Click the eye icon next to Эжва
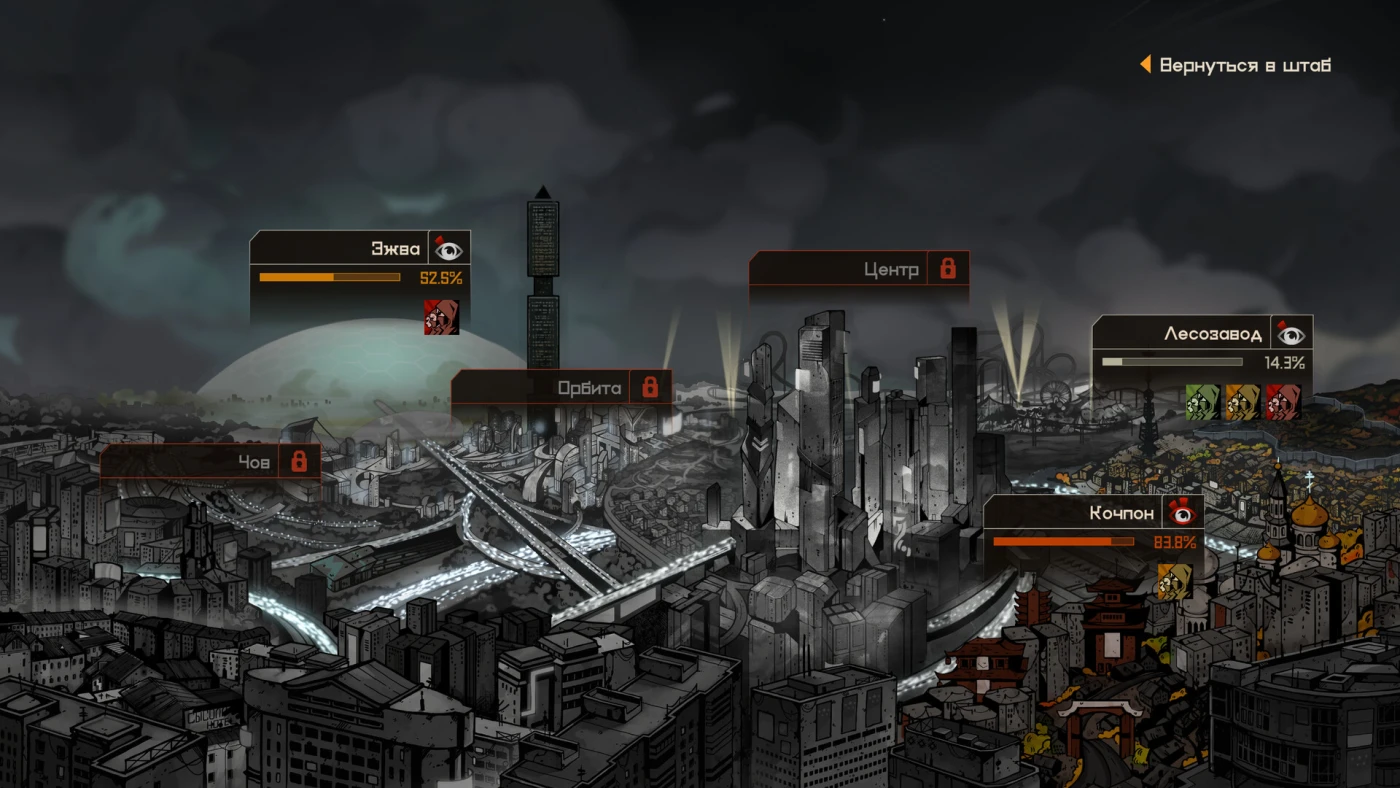 click(x=449, y=249)
